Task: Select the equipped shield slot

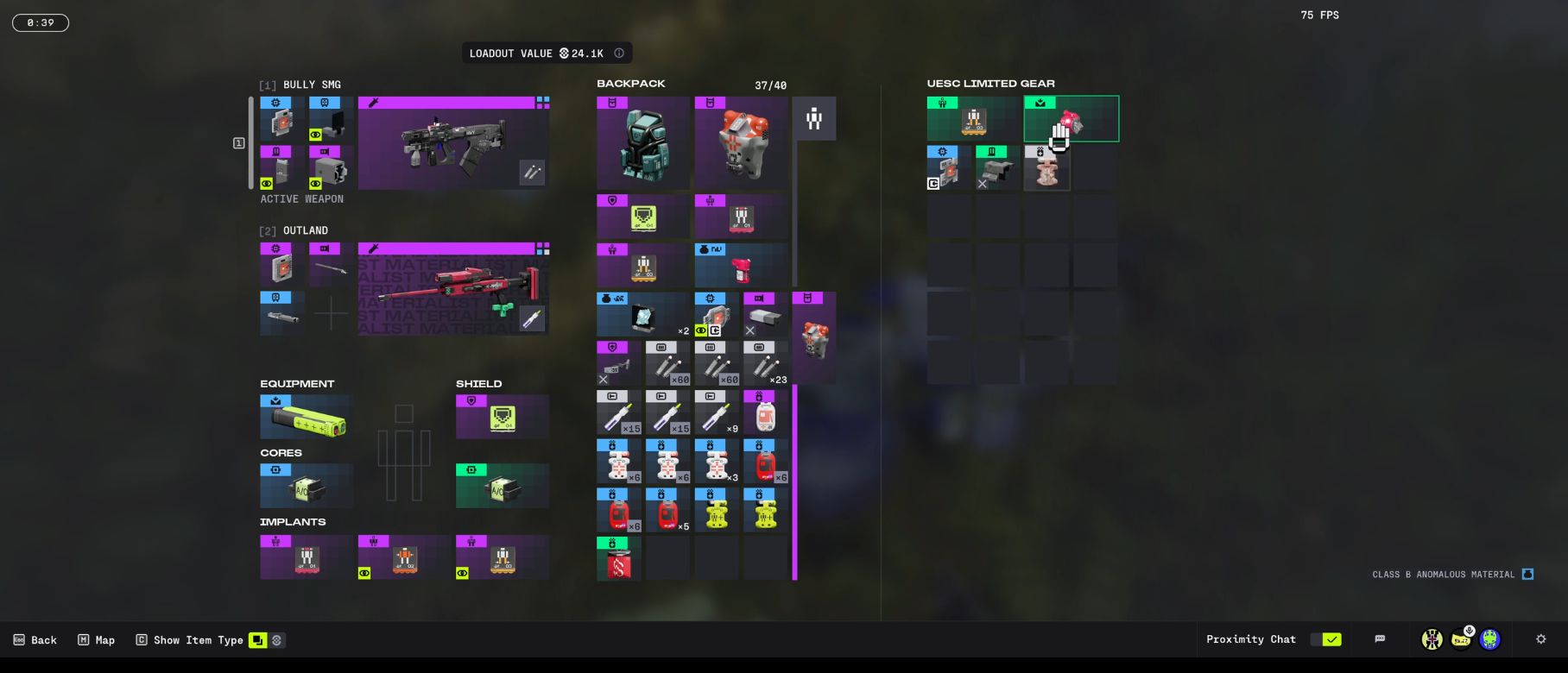Action: click(503, 418)
